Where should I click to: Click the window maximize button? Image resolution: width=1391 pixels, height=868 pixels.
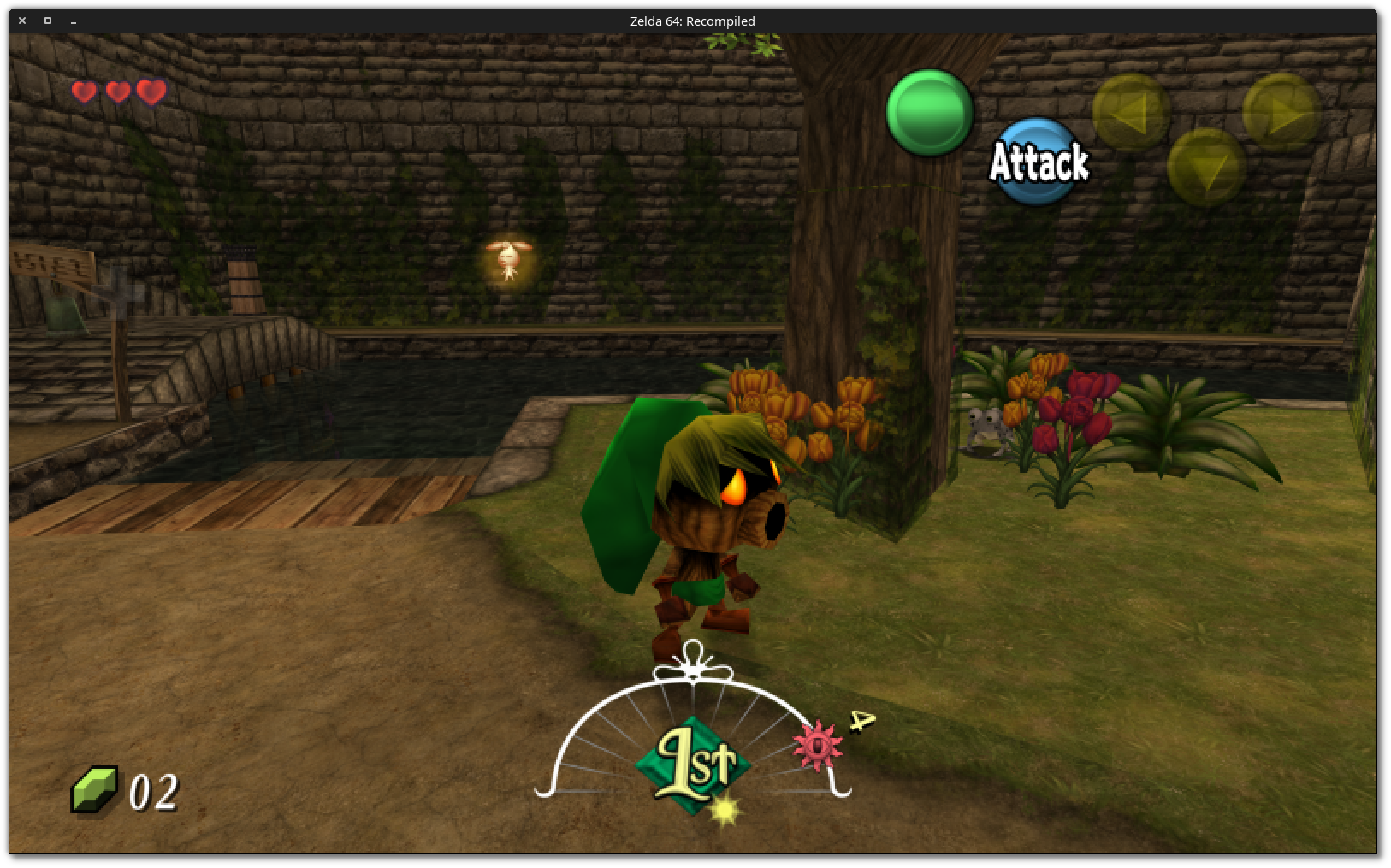point(47,21)
